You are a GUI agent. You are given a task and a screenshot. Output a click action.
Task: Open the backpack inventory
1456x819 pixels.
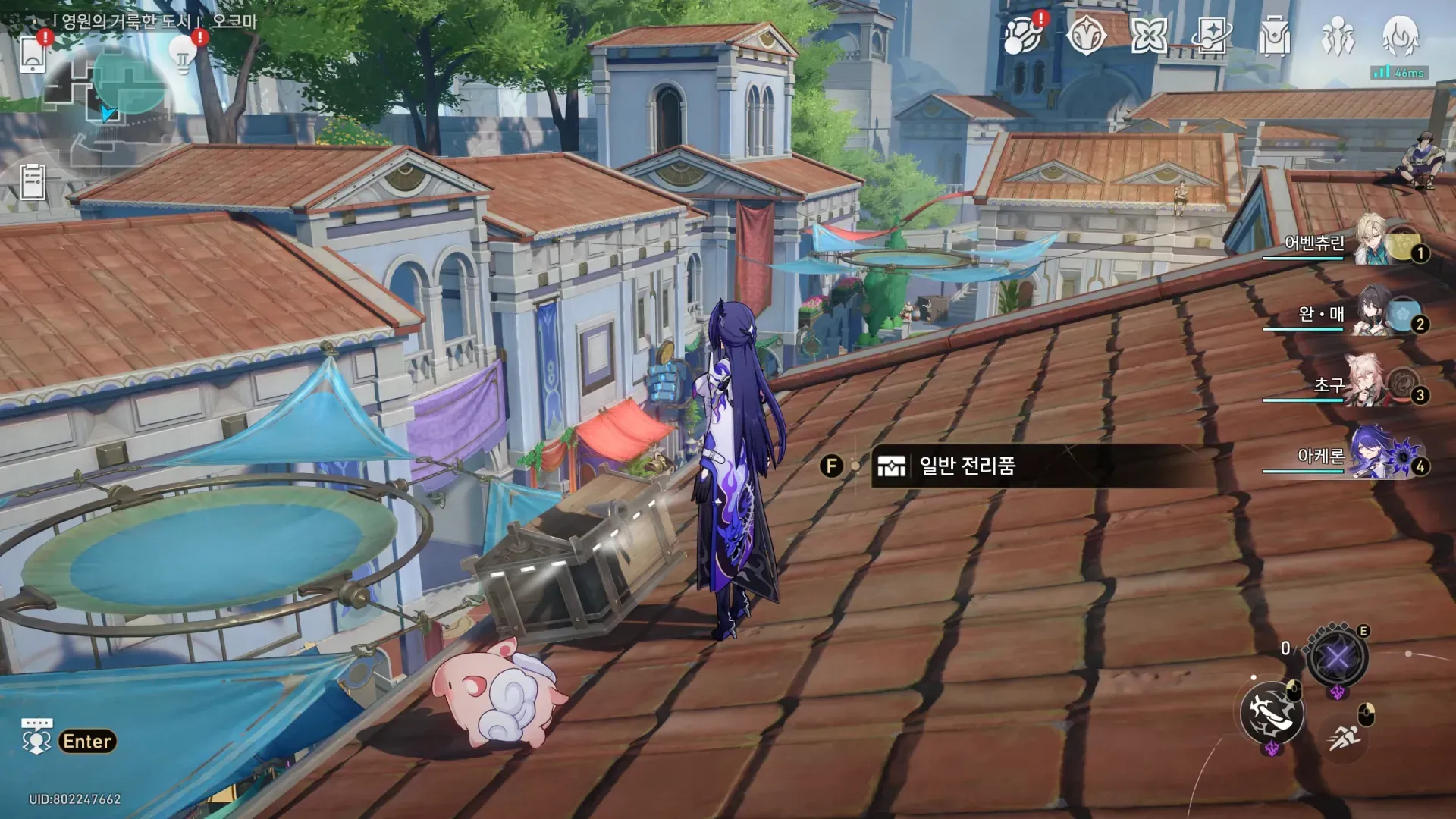pos(1274,35)
